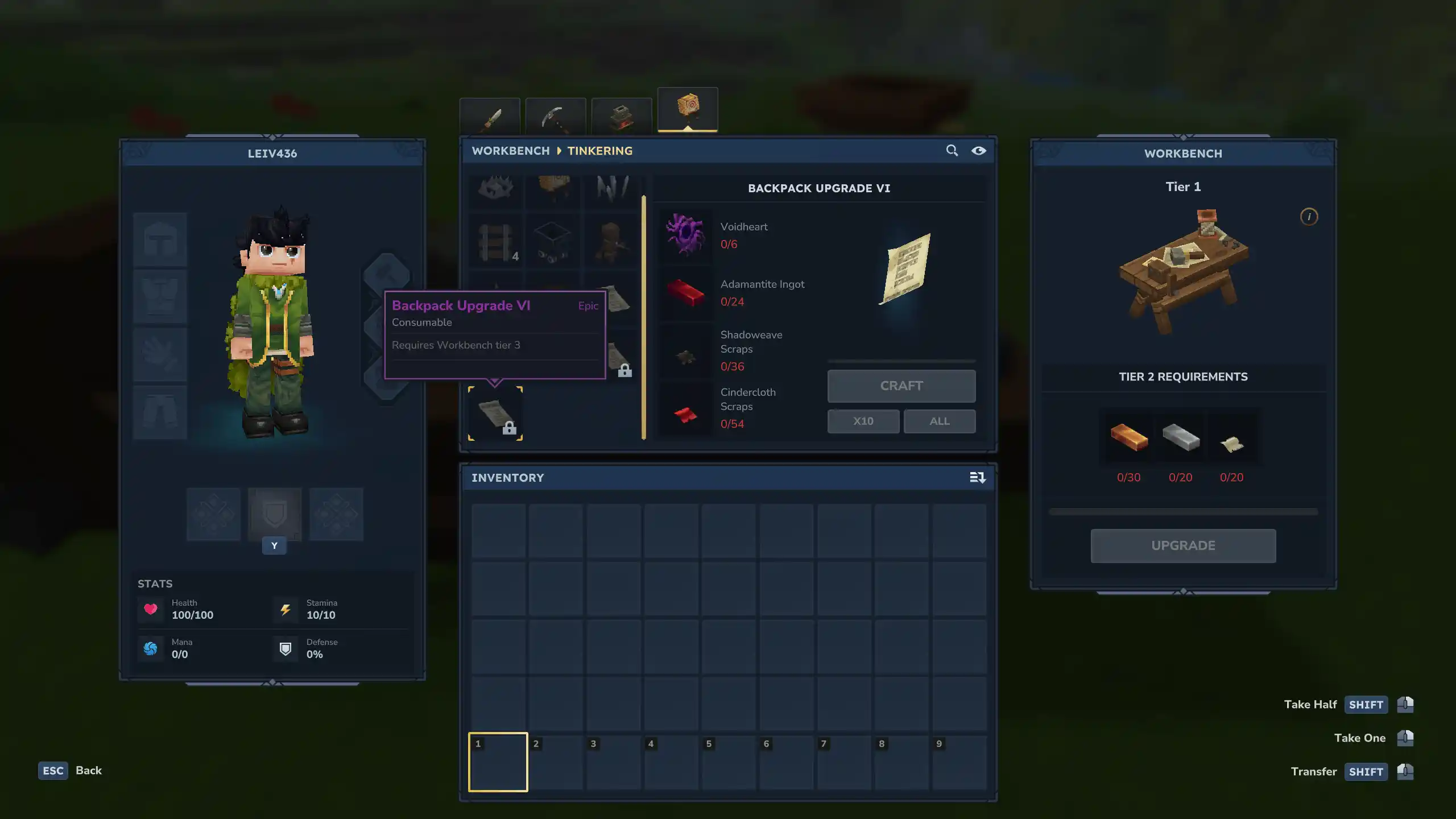Click the Adamantite Ingot ingredient icon
Screen dimensions: 1456x819
pos(685,293)
